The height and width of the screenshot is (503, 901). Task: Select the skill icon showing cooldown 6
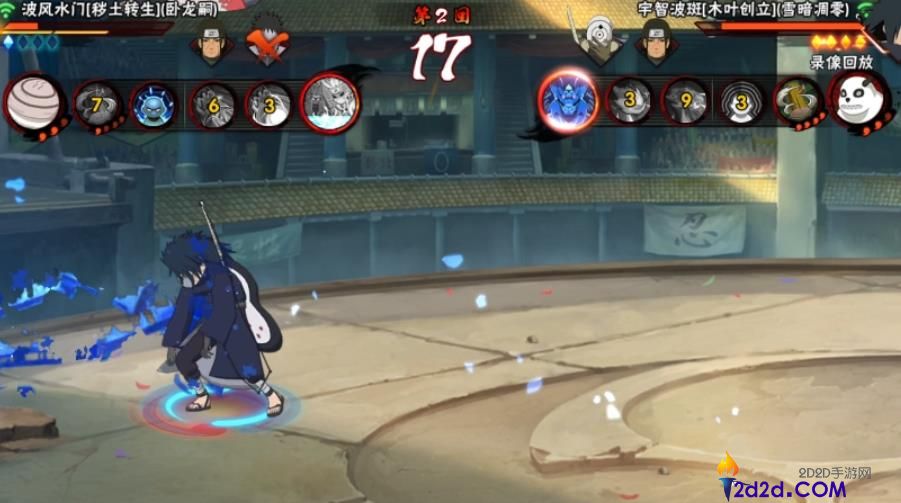[x=213, y=103]
